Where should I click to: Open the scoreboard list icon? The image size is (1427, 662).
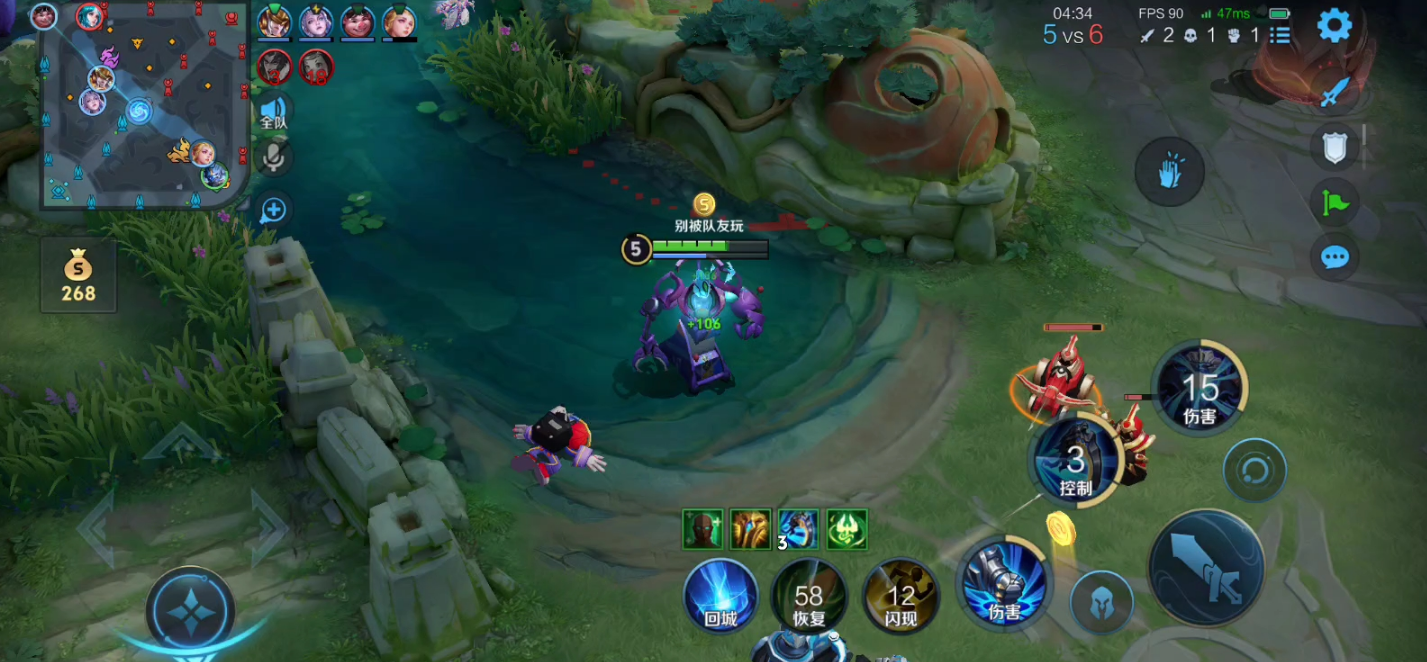click(1280, 36)
